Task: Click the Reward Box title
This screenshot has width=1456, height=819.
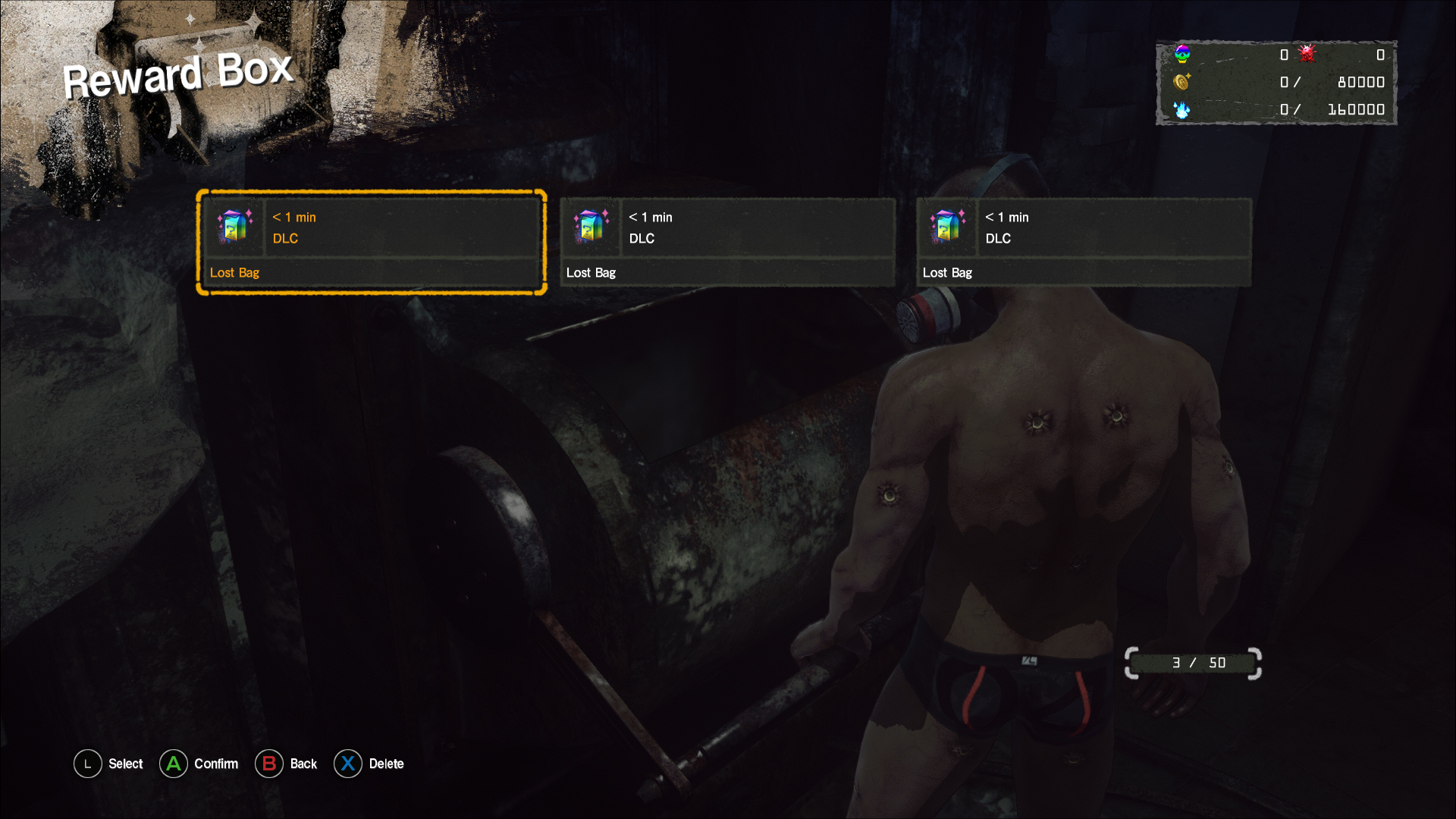Action: coord(179,74)
